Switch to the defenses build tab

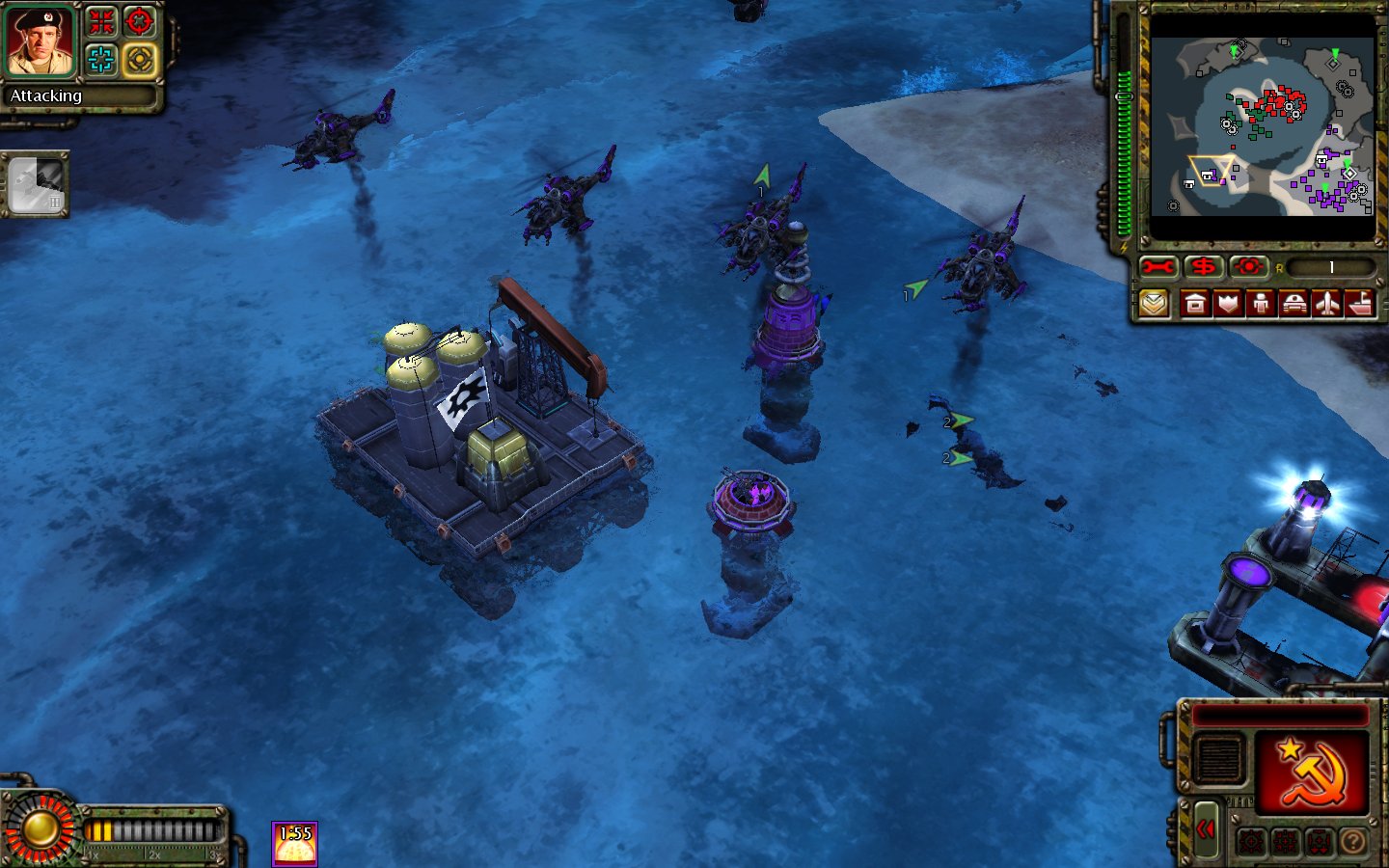click(x=1228, y=305)
